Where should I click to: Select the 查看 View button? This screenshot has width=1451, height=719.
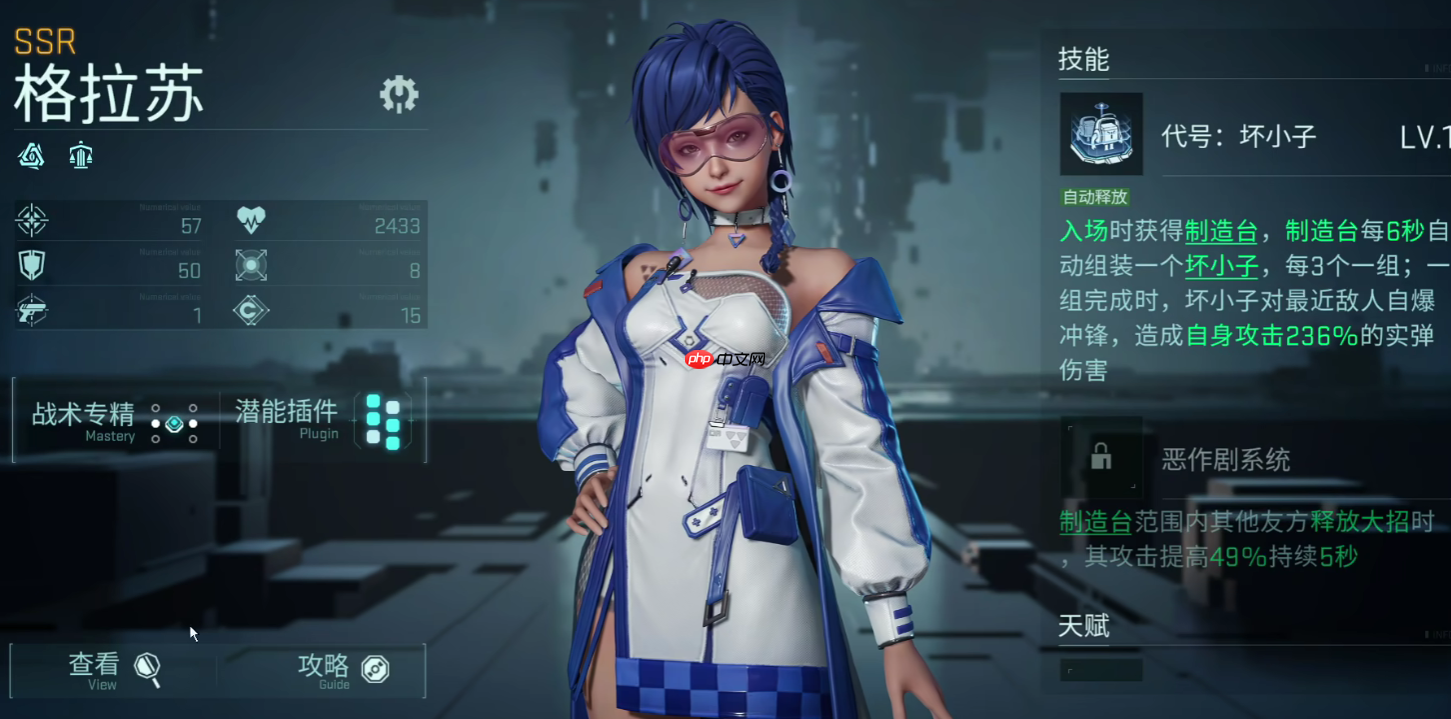pyautogui.click(x=114, y=669)
